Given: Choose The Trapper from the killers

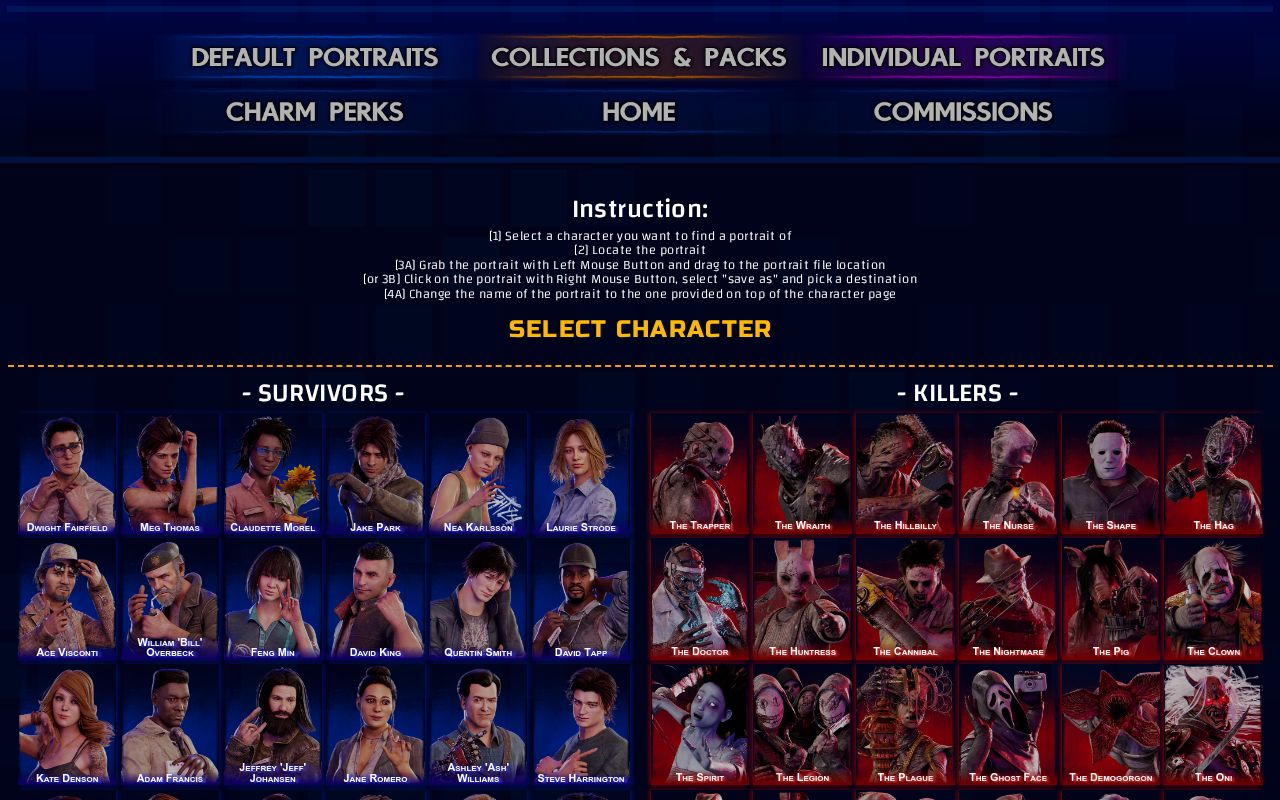Looking at the screenshot, I should (x=699, y=472).
